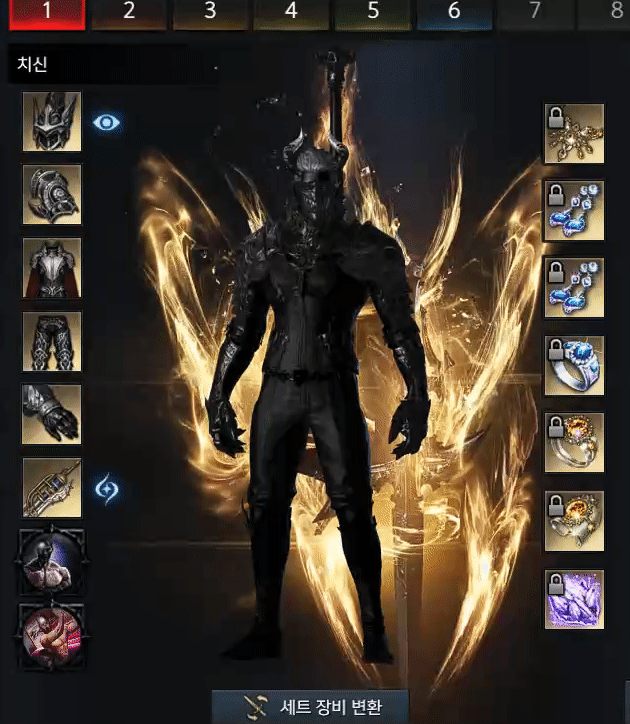Toggle helmet visibility with the eye icon

point(107,122)
